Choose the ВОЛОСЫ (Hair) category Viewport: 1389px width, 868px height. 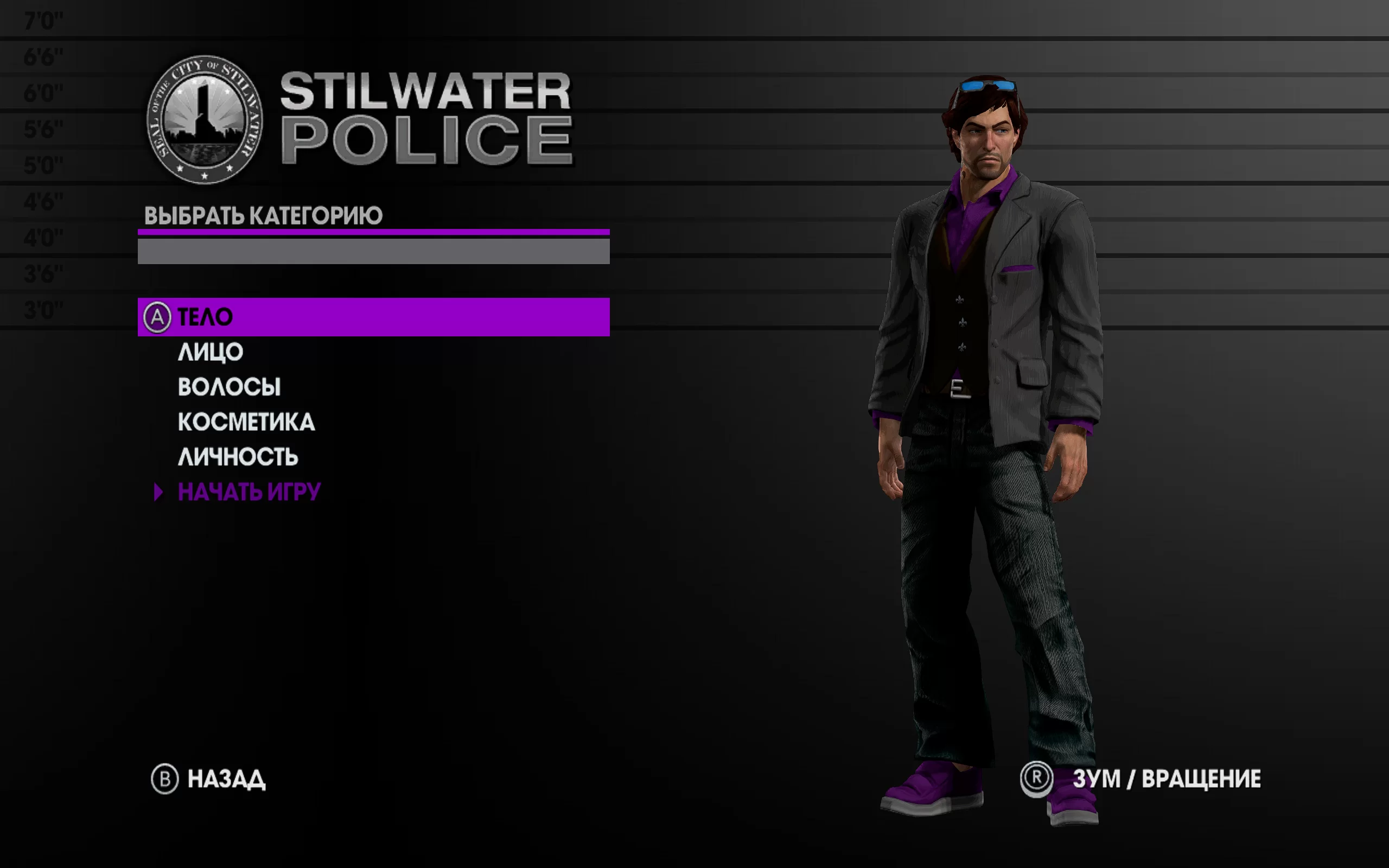point(229,387)
